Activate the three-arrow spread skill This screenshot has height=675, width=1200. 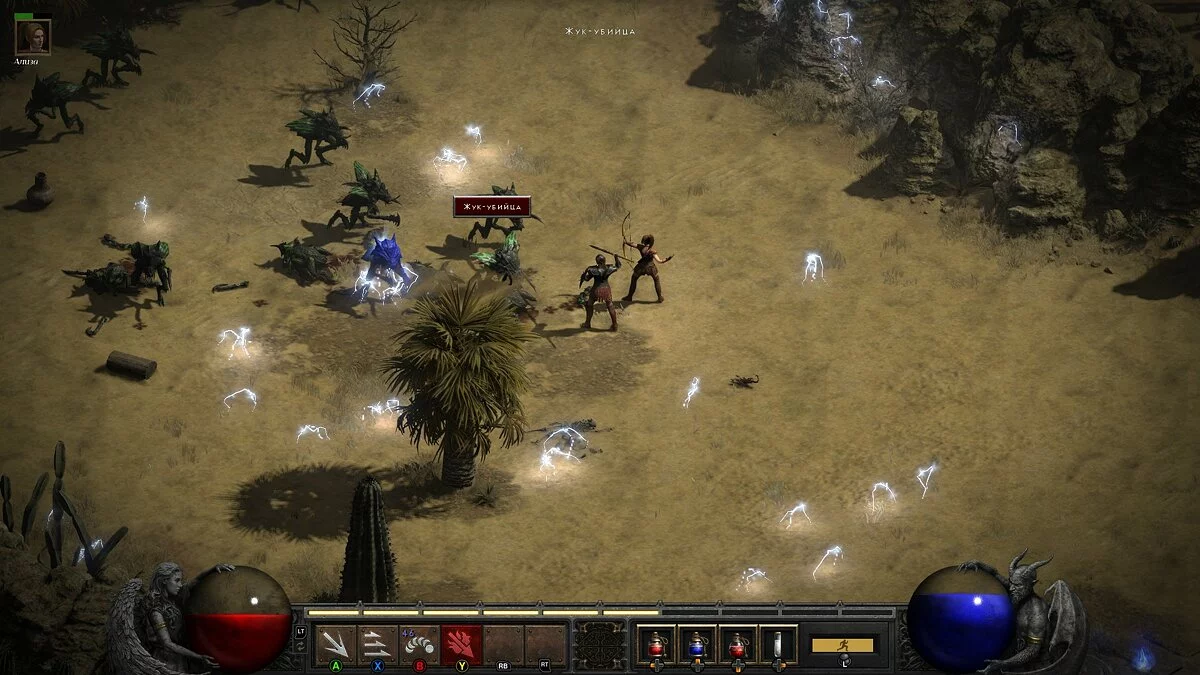335,644
